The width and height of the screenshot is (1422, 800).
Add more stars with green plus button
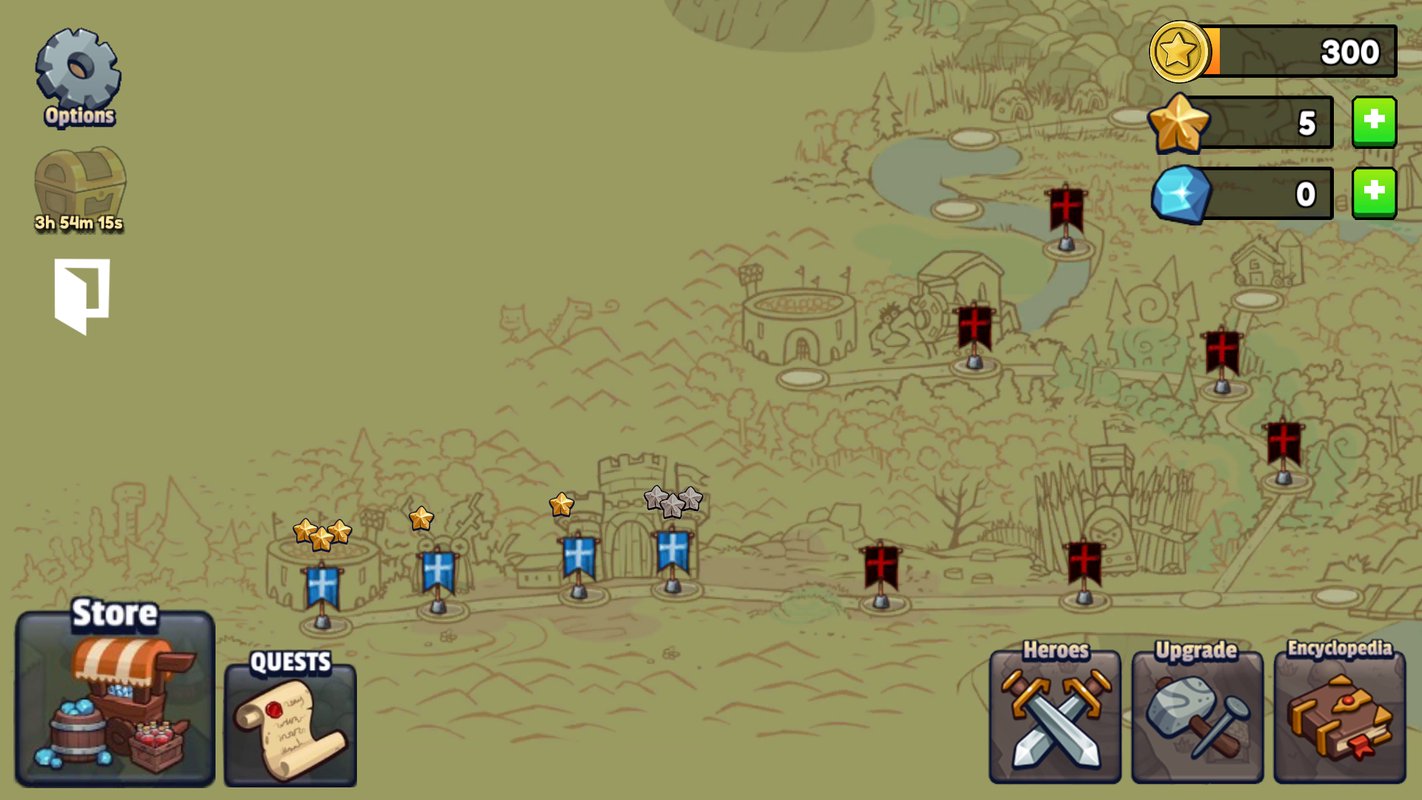pyautogui.click(x=1374, y=122)
